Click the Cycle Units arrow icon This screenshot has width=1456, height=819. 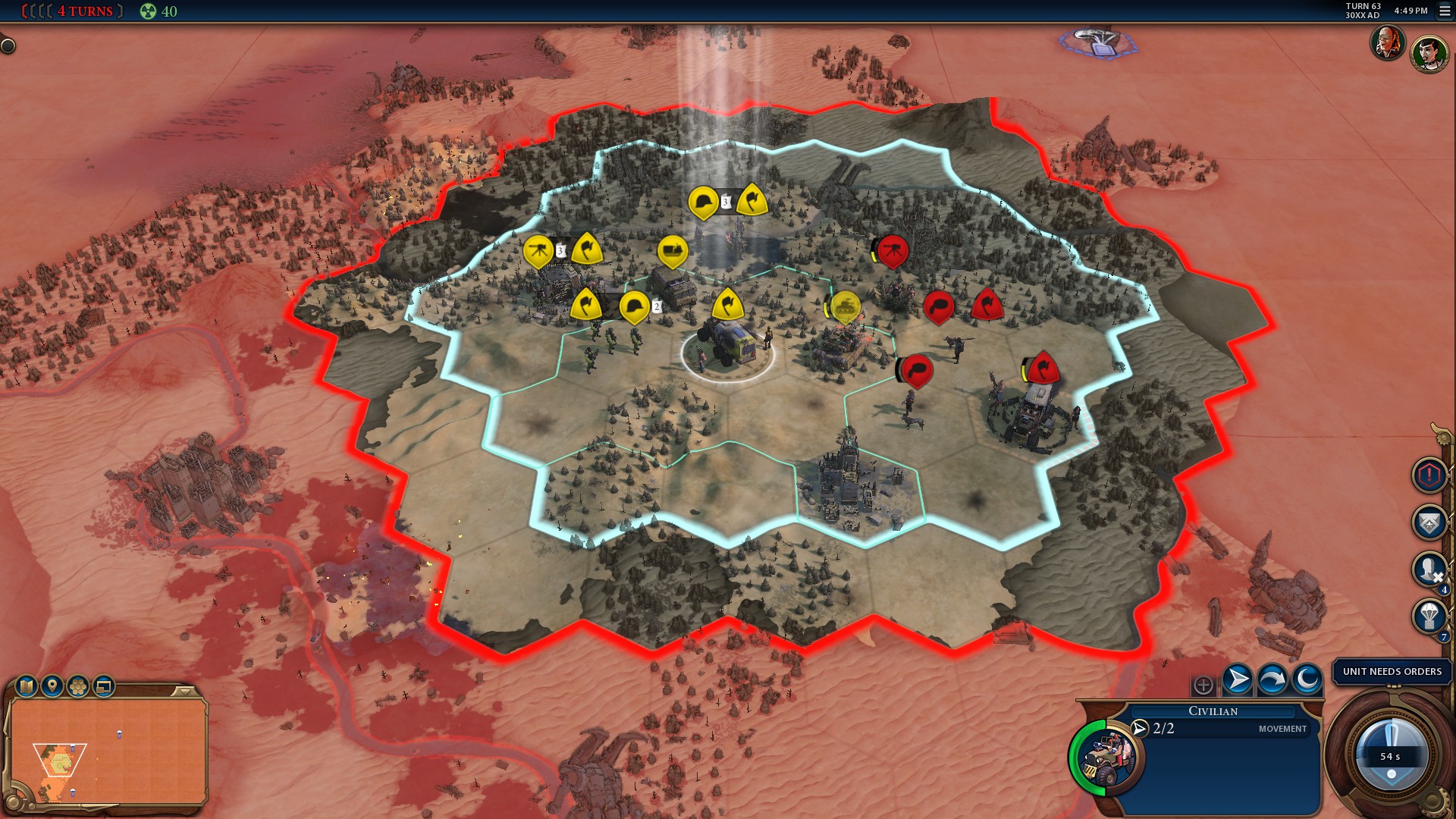(x=1272, y=678)
